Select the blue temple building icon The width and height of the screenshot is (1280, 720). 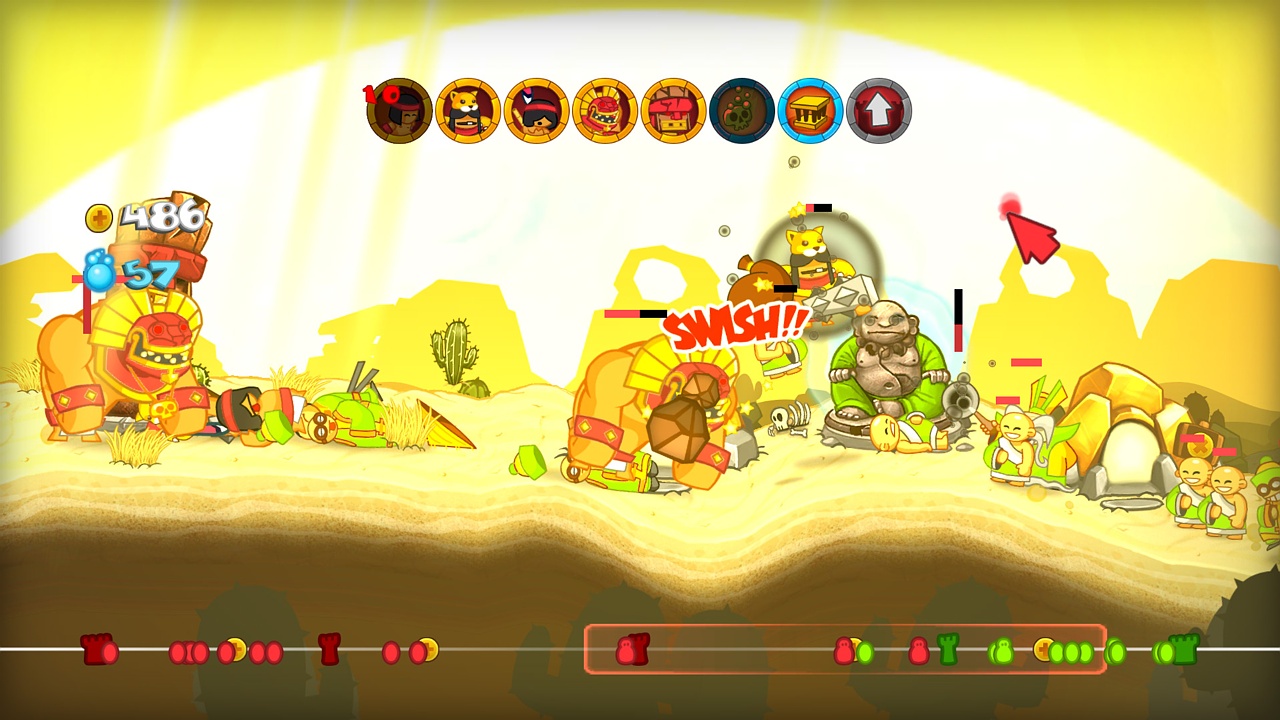click(810, 111)
